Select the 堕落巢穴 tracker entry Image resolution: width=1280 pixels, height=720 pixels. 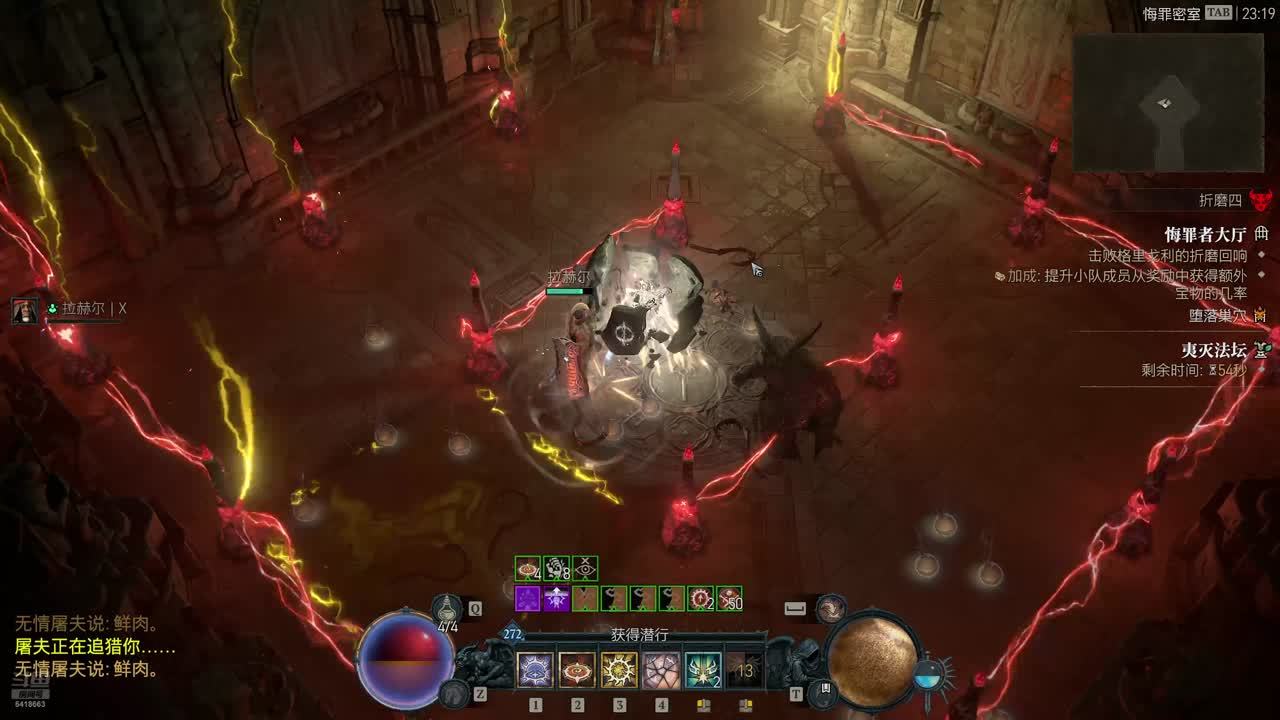1215,315
